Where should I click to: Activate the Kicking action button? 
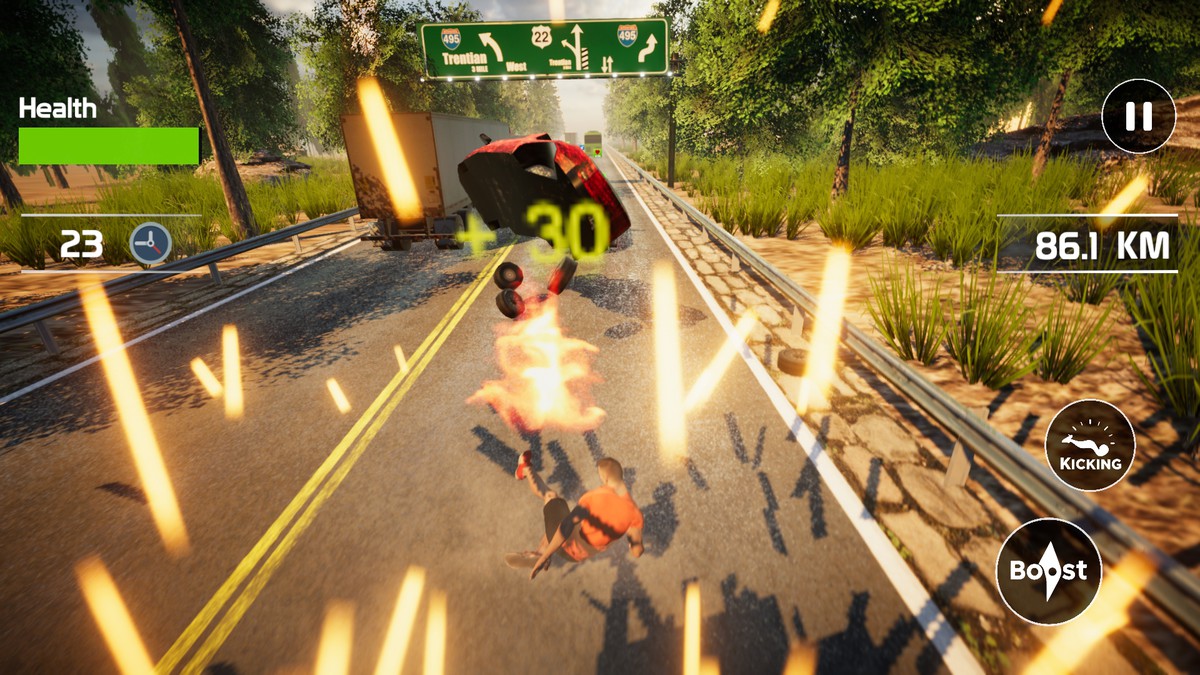pos(1090,445)
